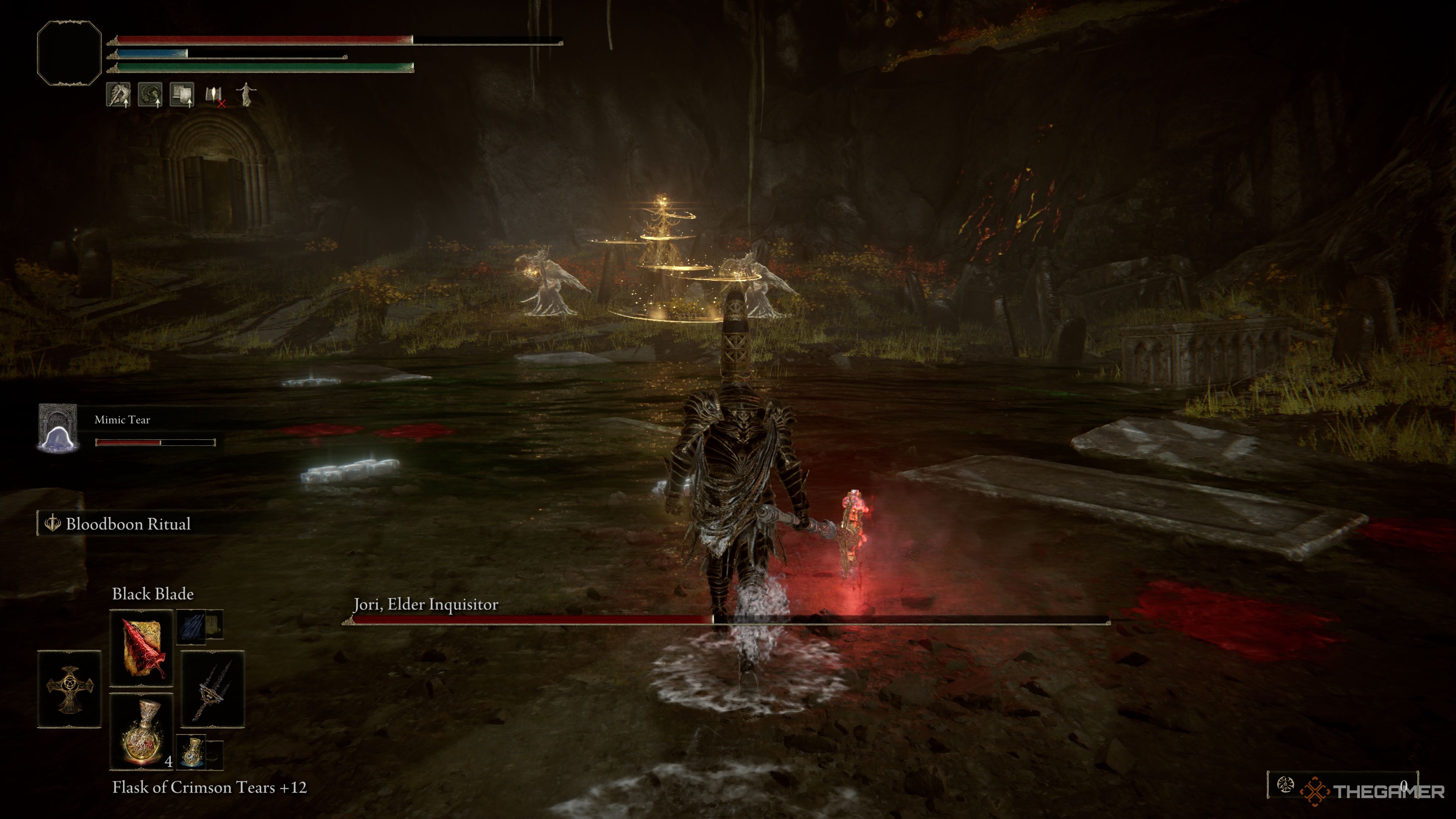Click the green turtle defense-buff status icon
This screenshot has width=1456, height=819.
(x=151, y=94)
